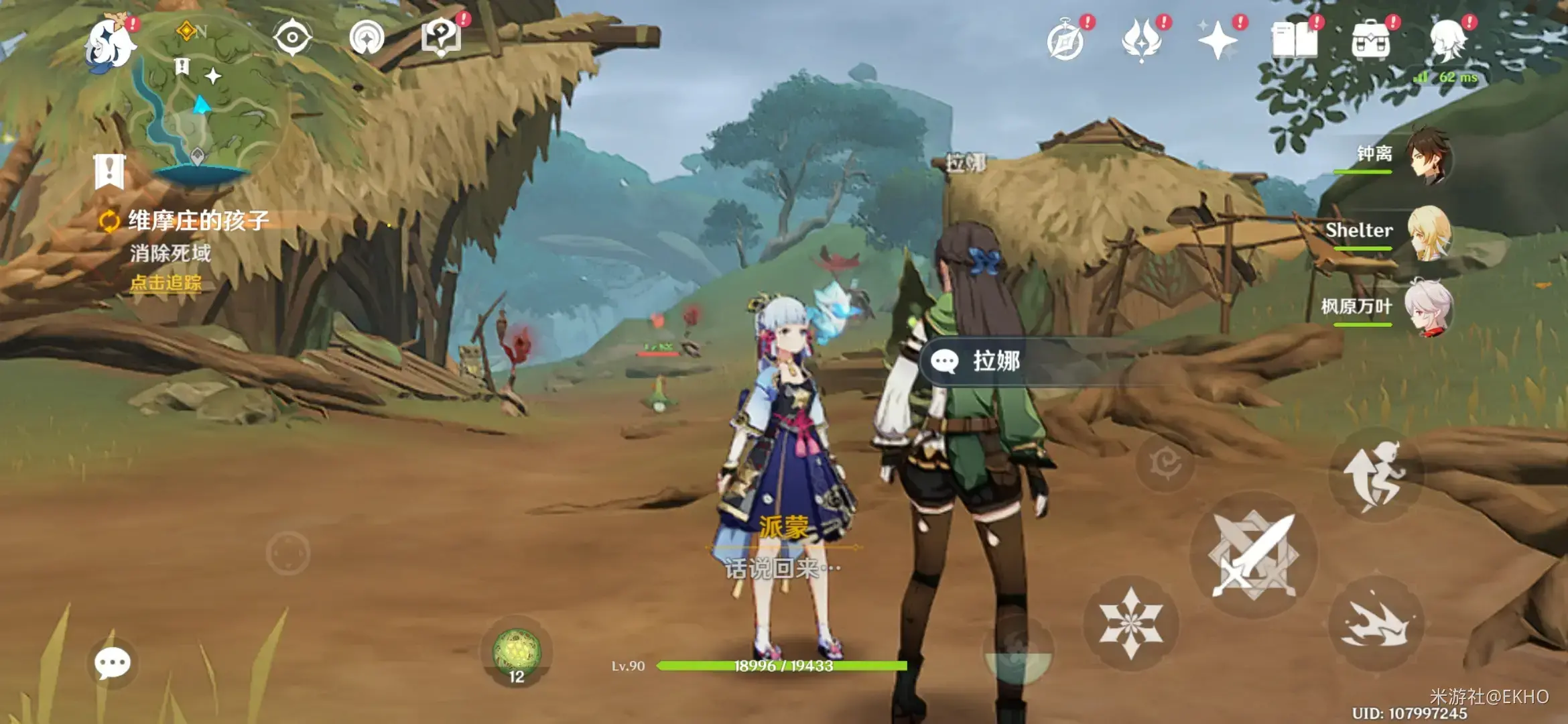
Task: Open the quest bookmark icon
Action: 109,171
